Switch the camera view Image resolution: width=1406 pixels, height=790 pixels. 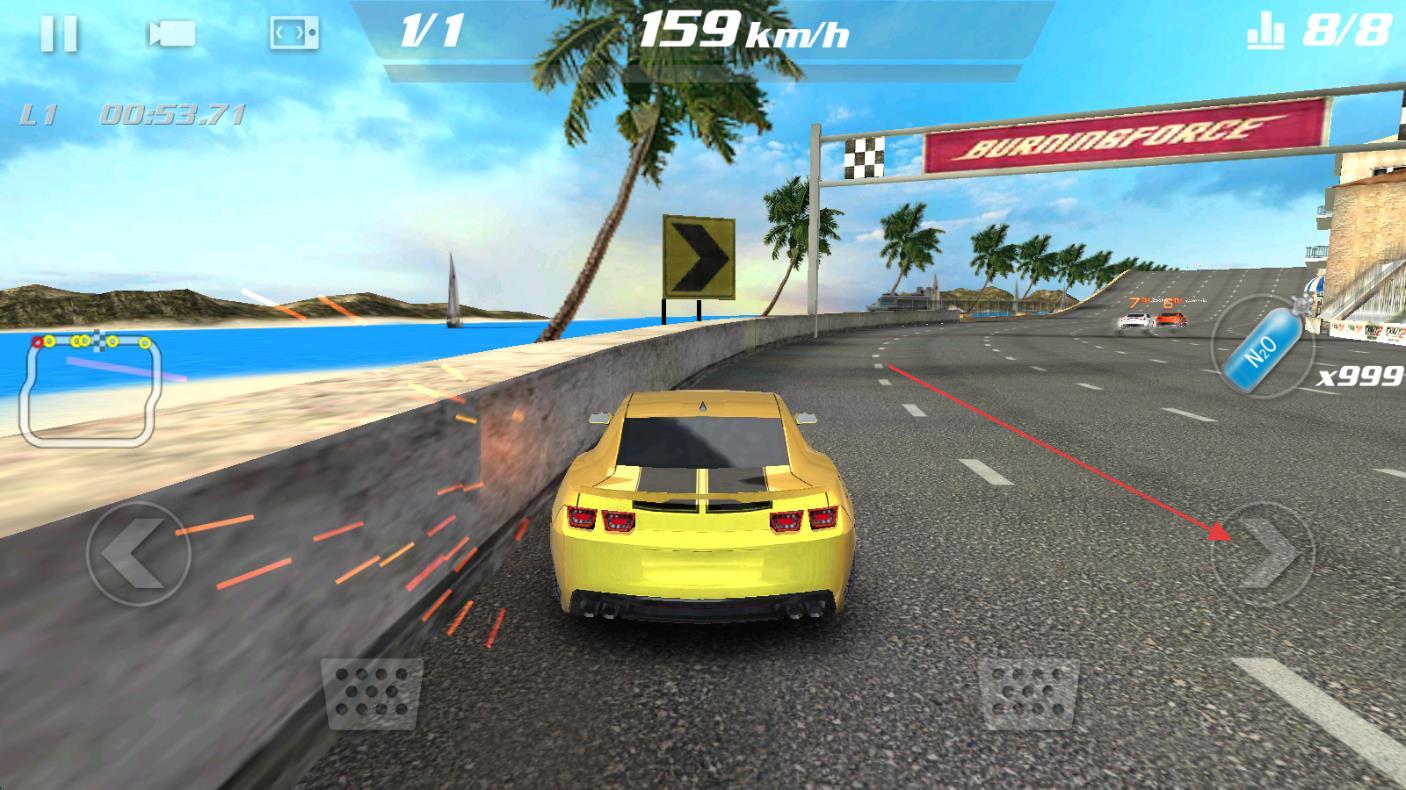point(172,34)
